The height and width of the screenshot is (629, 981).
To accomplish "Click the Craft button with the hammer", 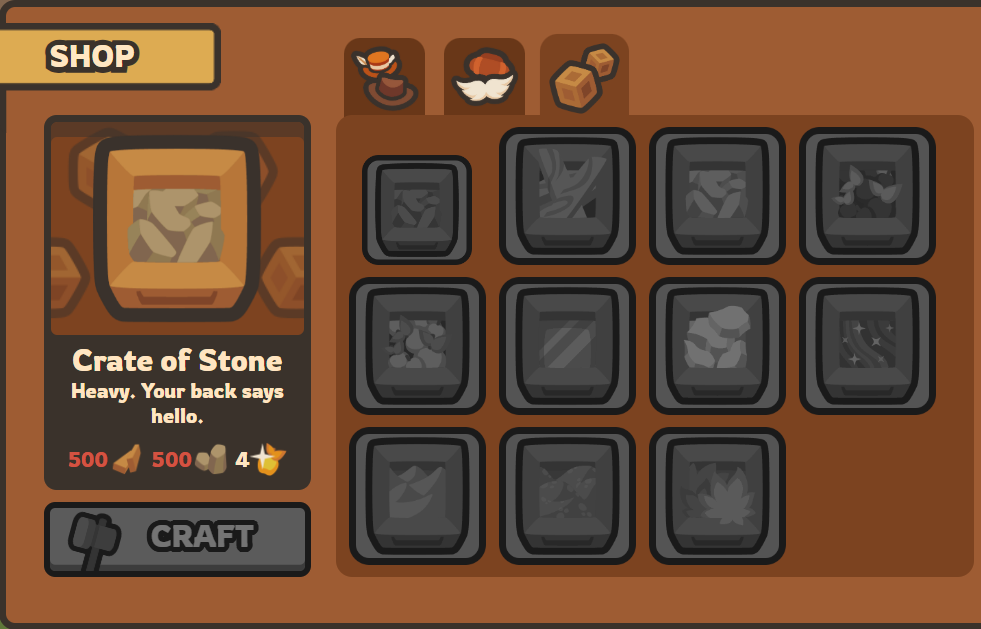I will click(x=177, y=539).
